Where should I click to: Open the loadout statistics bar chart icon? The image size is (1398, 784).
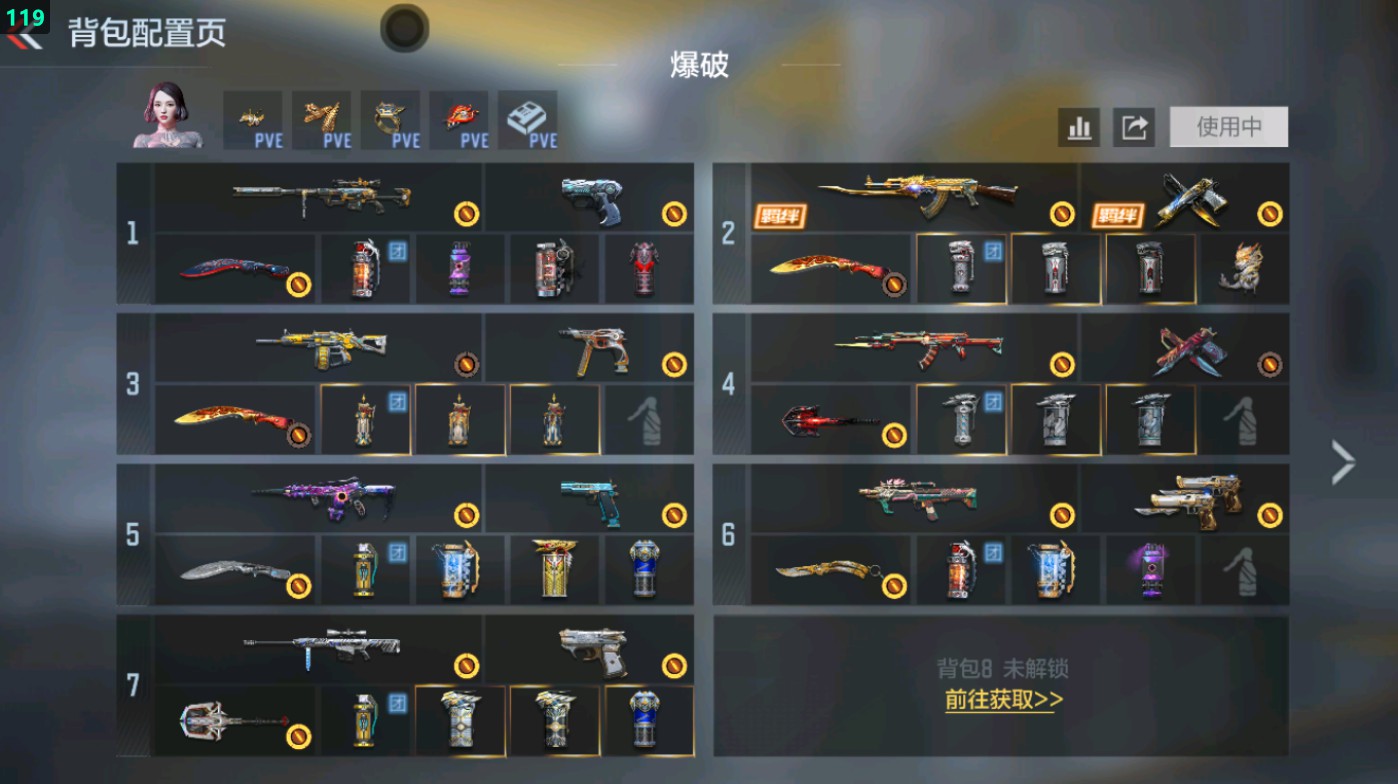(1079, 127)
